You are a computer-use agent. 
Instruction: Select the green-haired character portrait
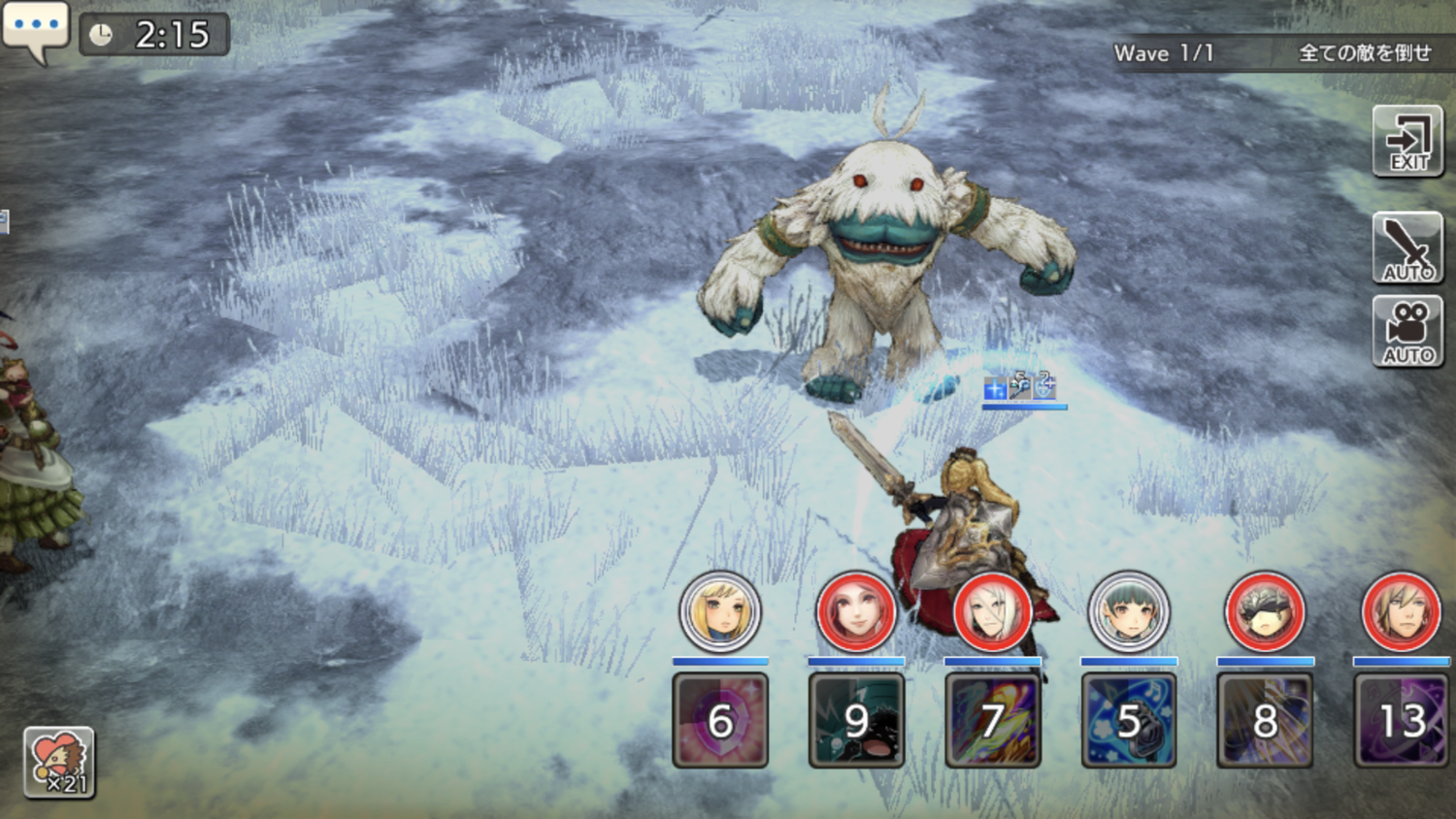pyautogui.click(x=1128, y=611)
